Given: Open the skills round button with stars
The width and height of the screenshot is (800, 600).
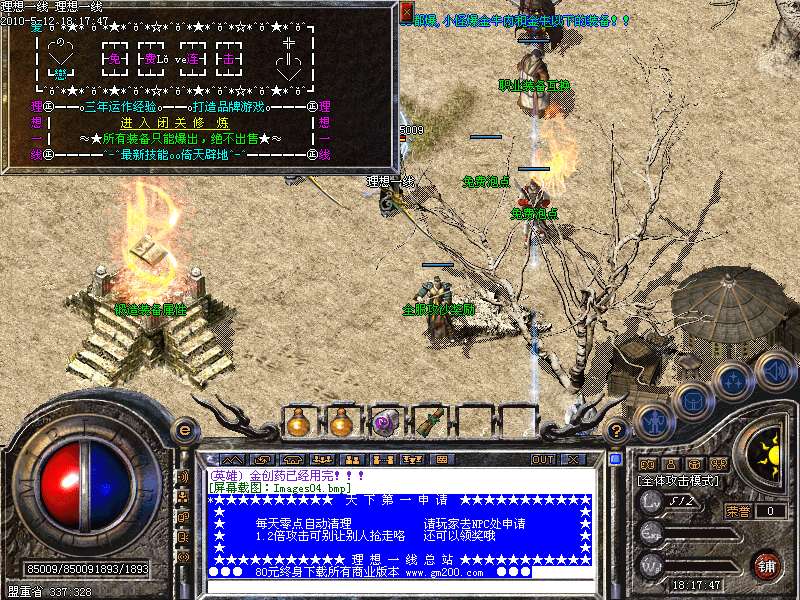Looking at the screenshot, I should tap(734, 381).
